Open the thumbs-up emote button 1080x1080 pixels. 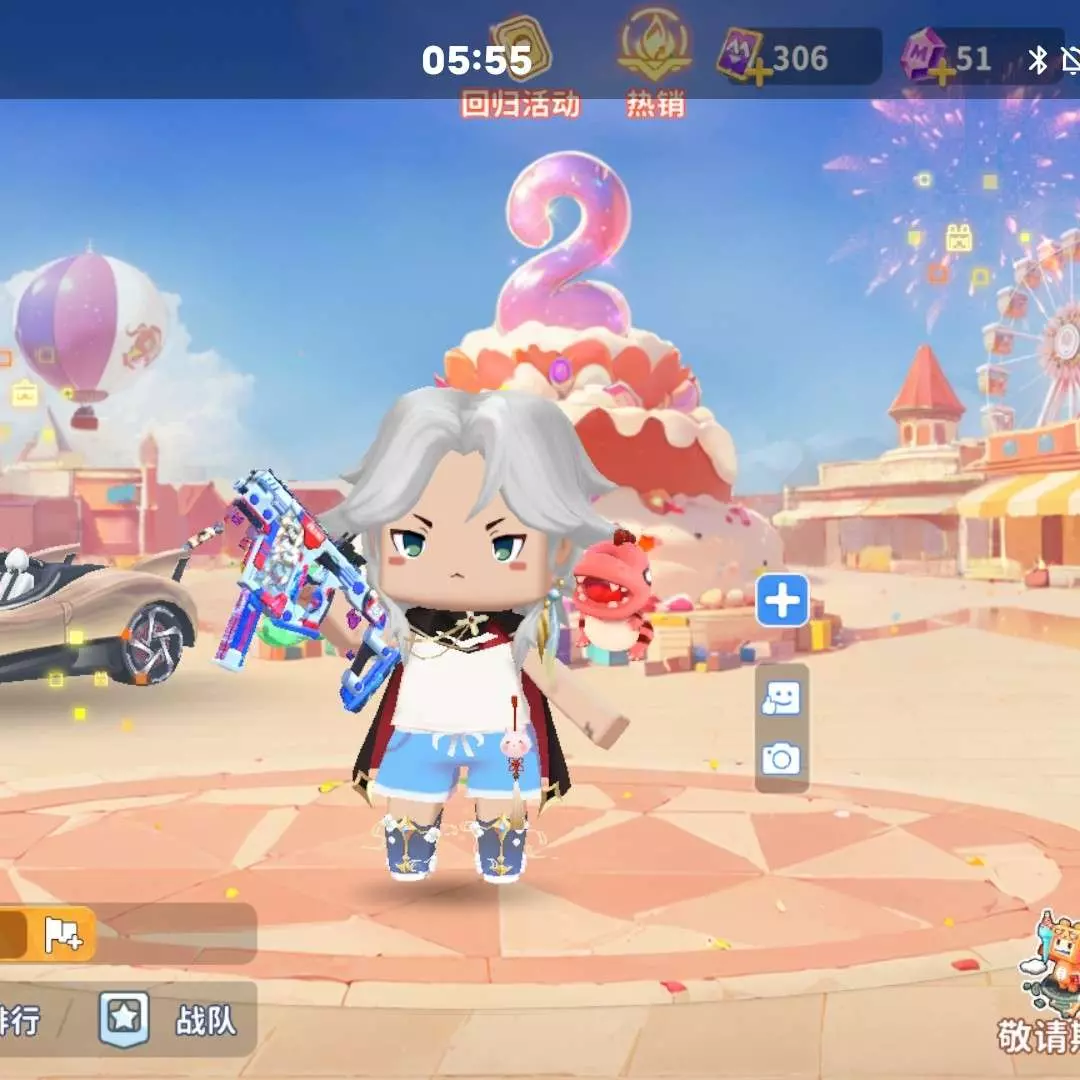781,698
